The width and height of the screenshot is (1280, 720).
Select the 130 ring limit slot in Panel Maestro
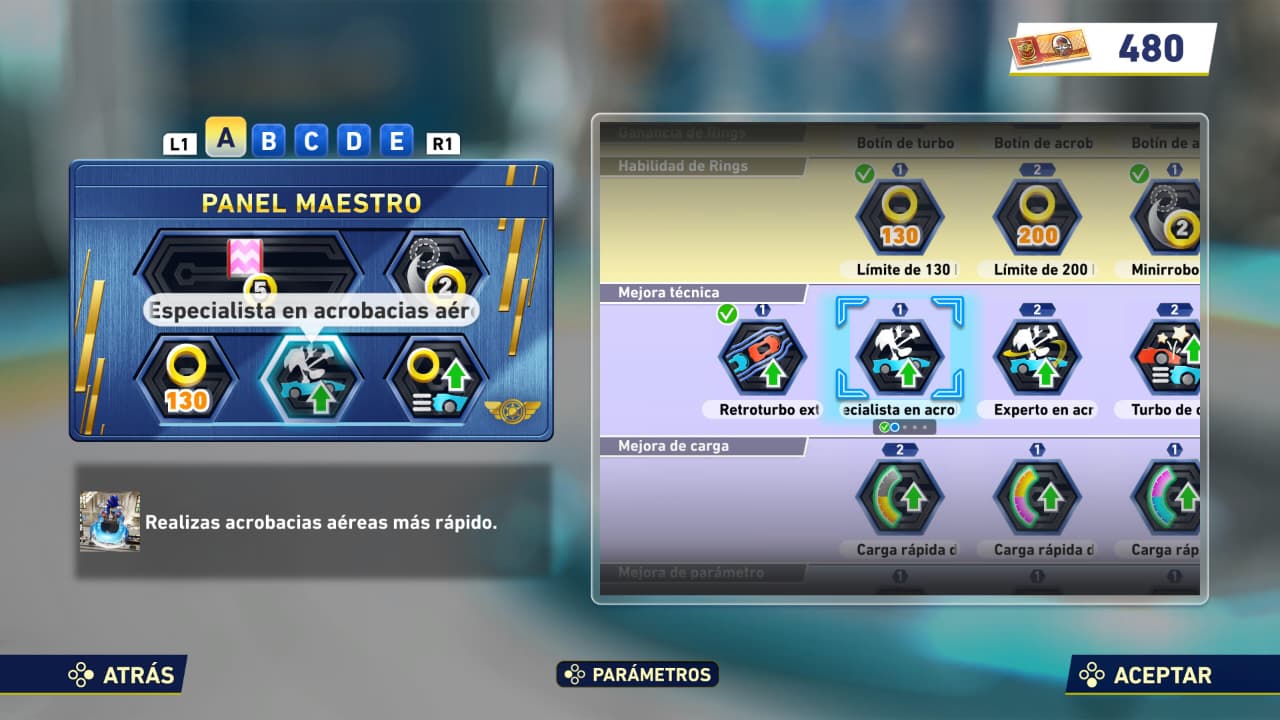tap(186, 377)
